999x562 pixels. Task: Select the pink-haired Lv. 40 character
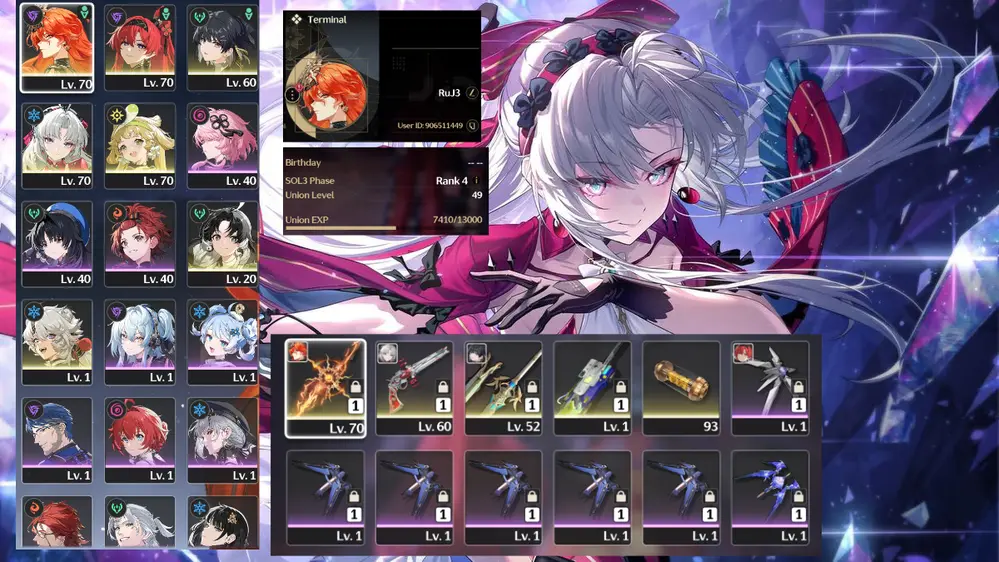(x=222, y=146)
